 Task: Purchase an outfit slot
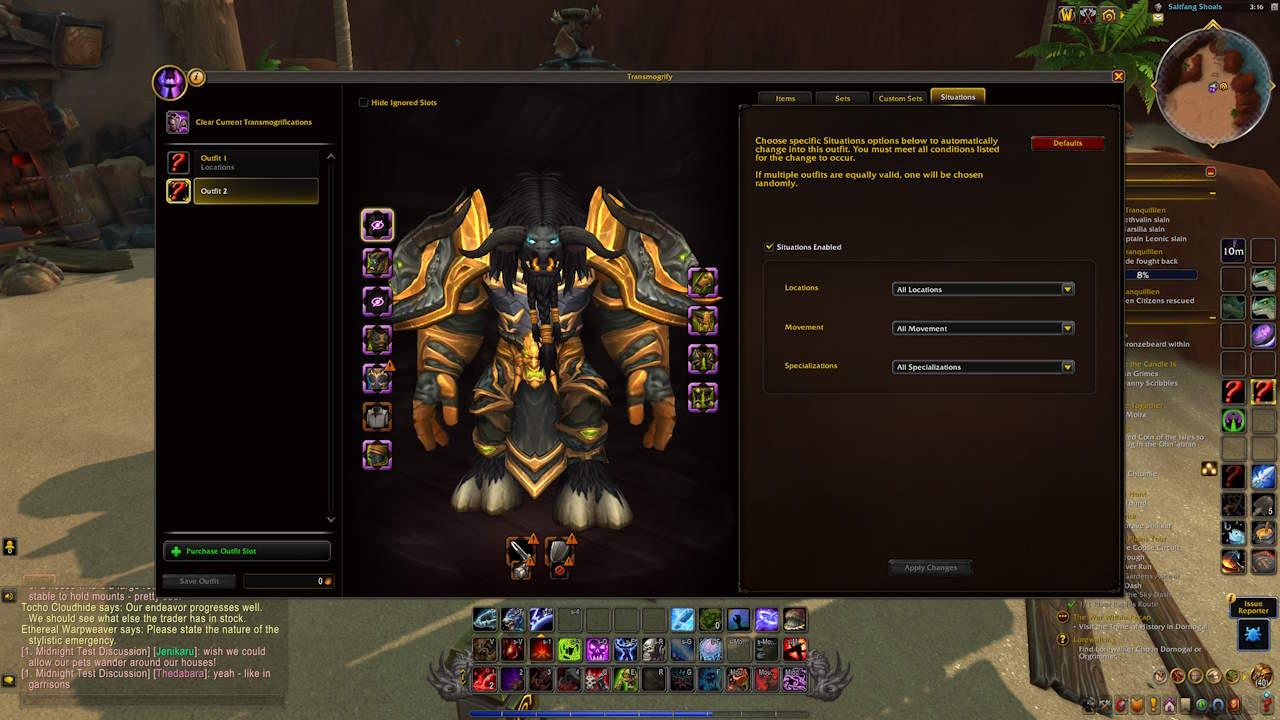pos(246,551)
